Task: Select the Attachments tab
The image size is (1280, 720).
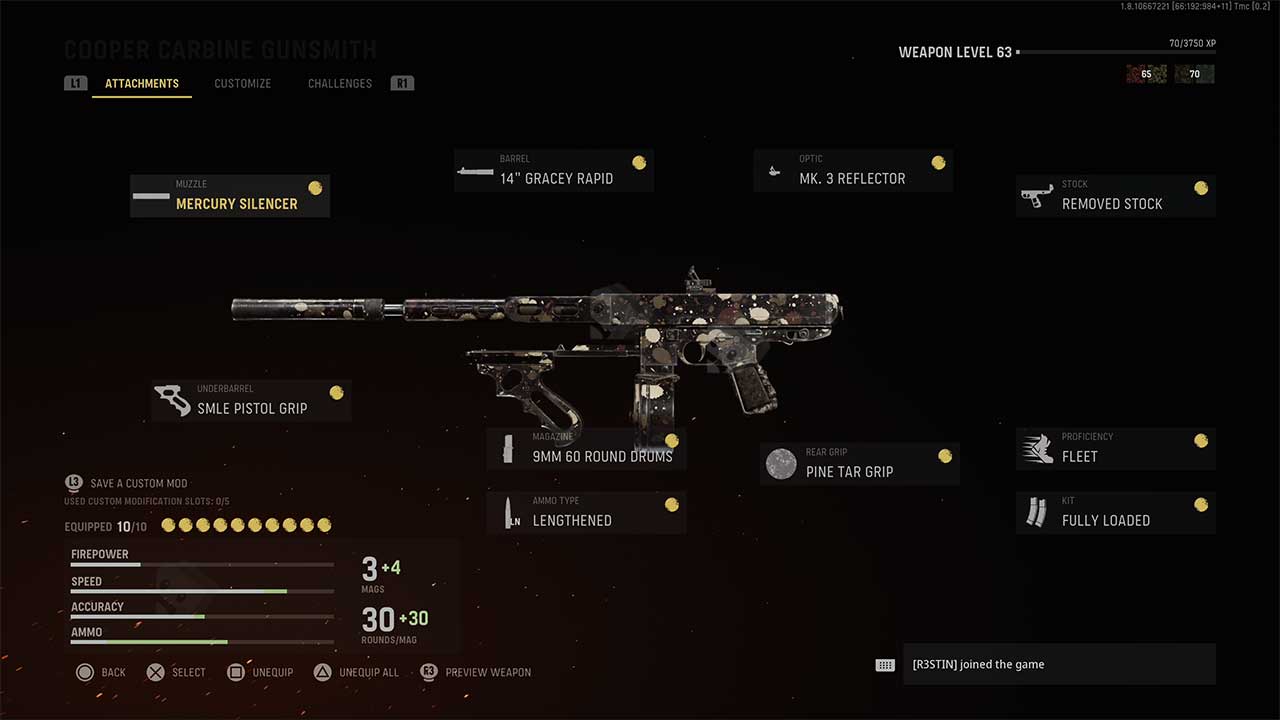Action: click(x=142, y=83)
